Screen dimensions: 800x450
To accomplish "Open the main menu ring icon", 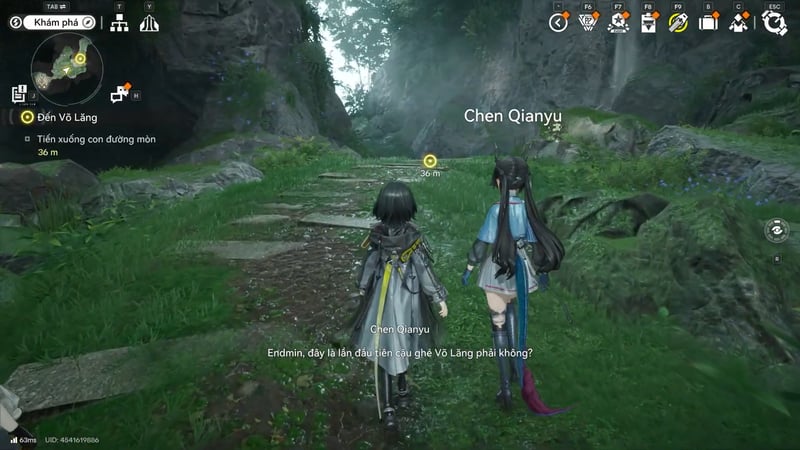I will pos(773,22).
